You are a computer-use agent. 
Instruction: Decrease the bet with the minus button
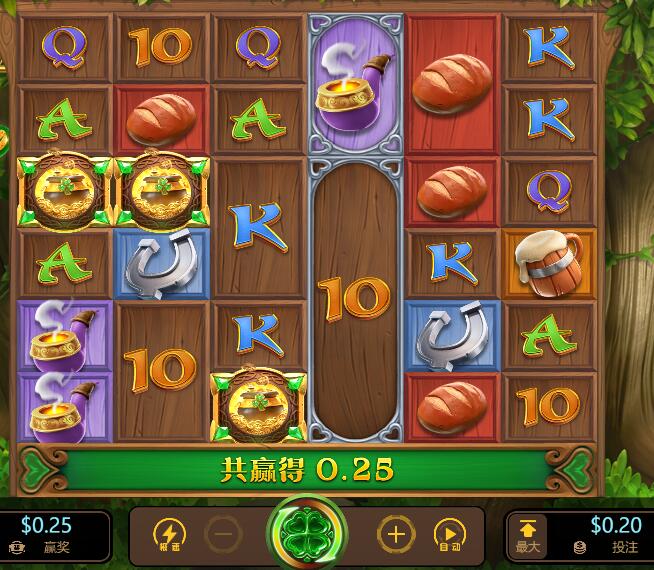point(224,535)
